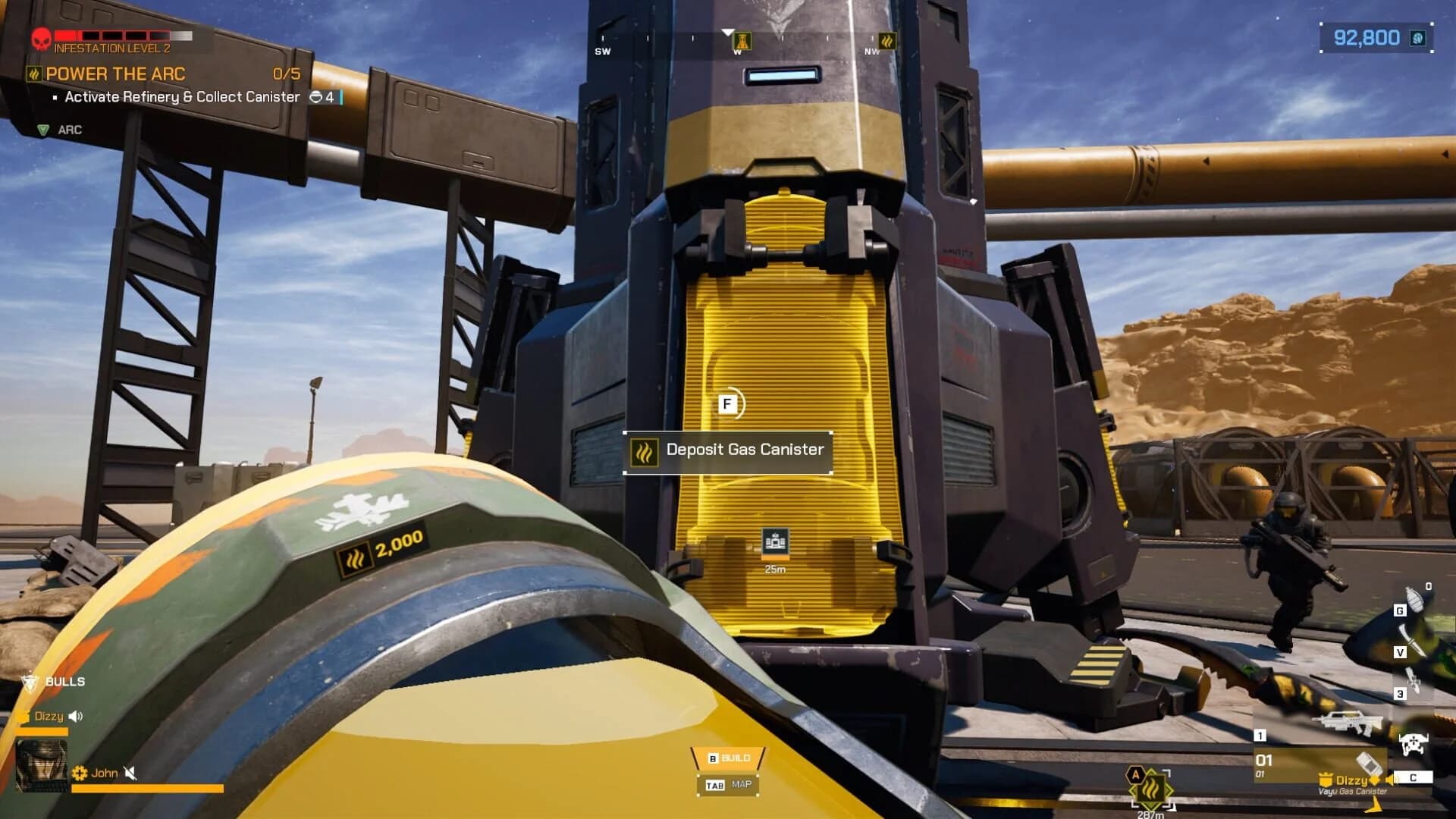
Task: Select the grenade icon next to G
Action: coord(1415,599)
